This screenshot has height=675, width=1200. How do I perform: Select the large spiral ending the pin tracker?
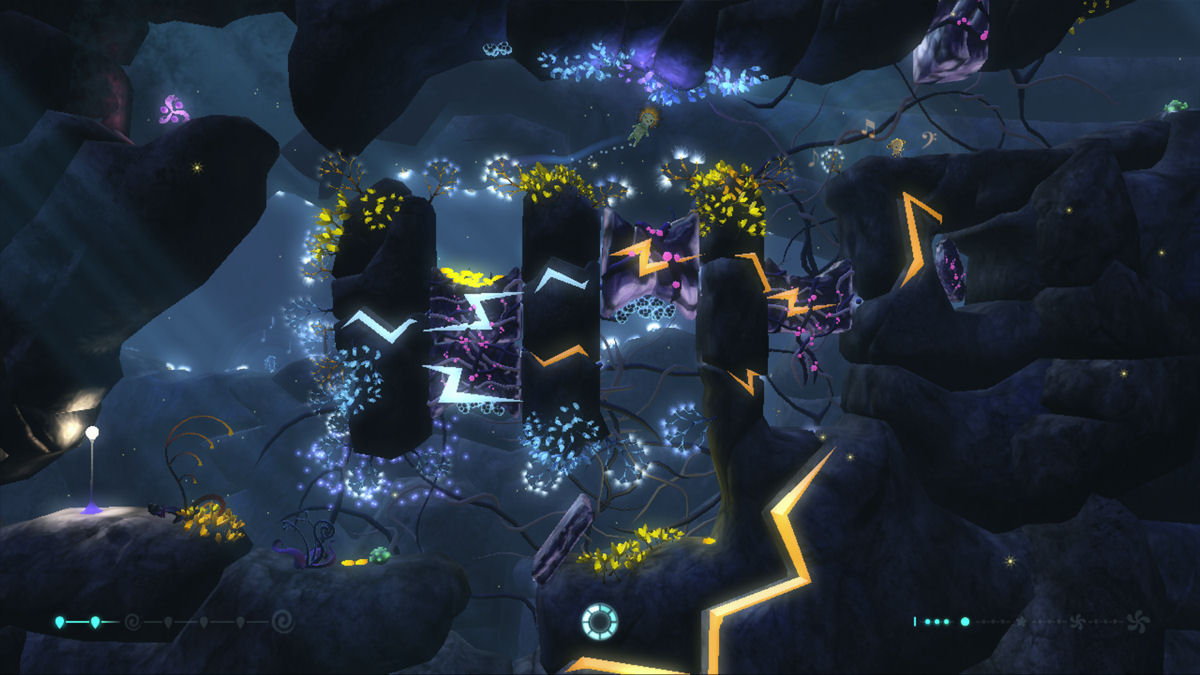[x=283, y=622]
